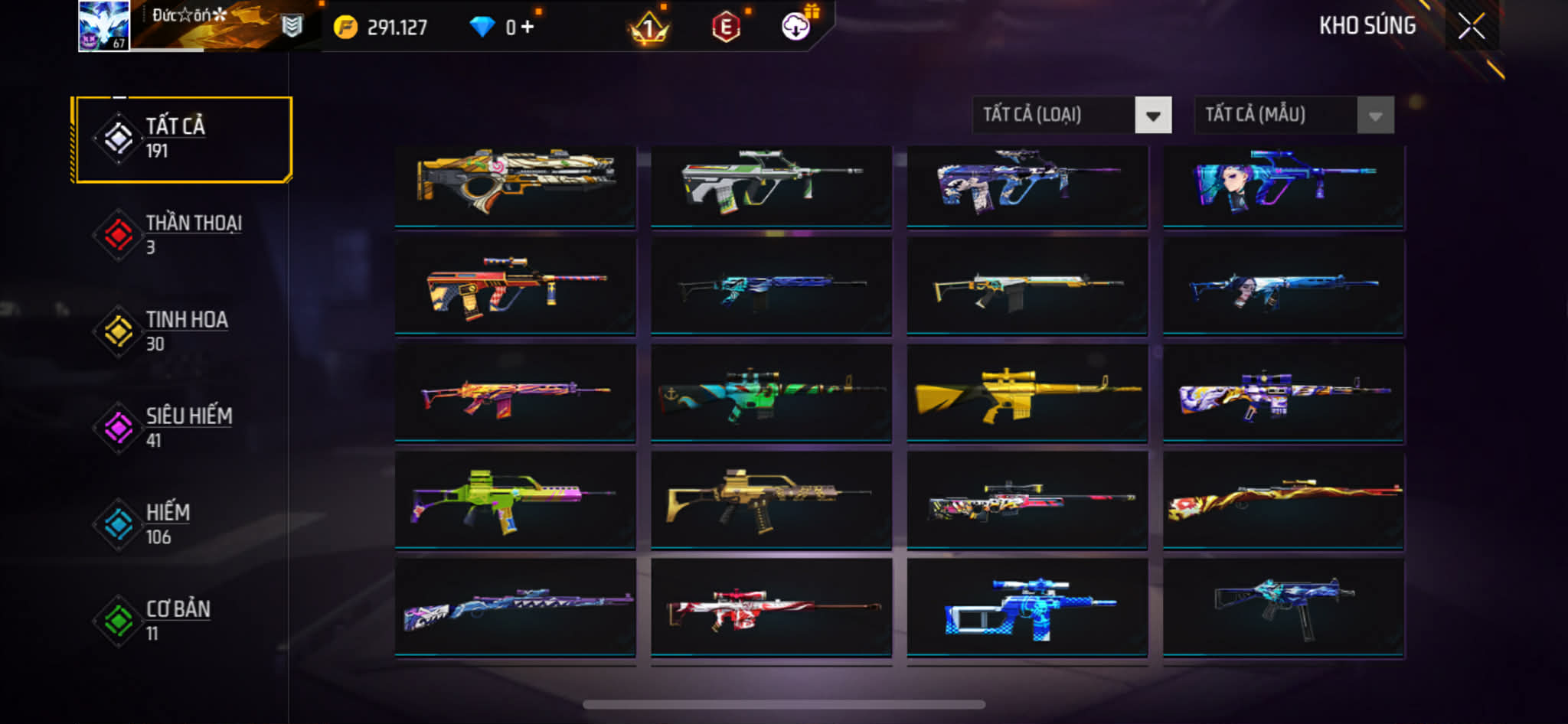Screen dimensions: 1568x724
Task: Click the red E hexagon icon
Action: 725,28
